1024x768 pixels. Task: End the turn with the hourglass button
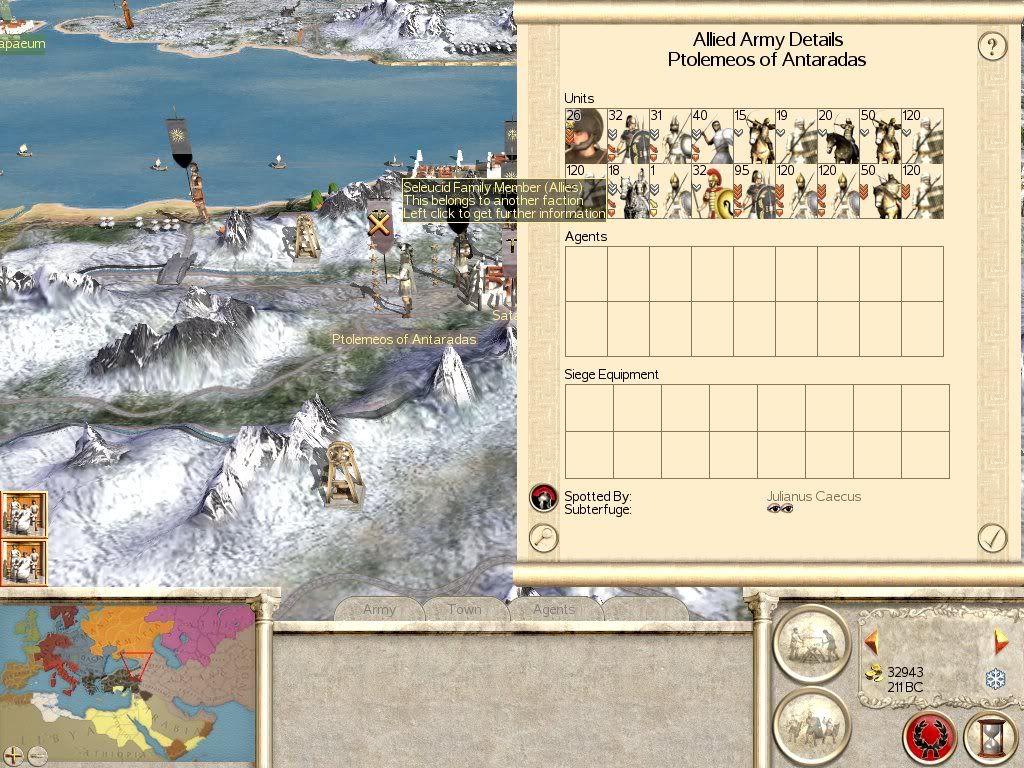[990, 738]
